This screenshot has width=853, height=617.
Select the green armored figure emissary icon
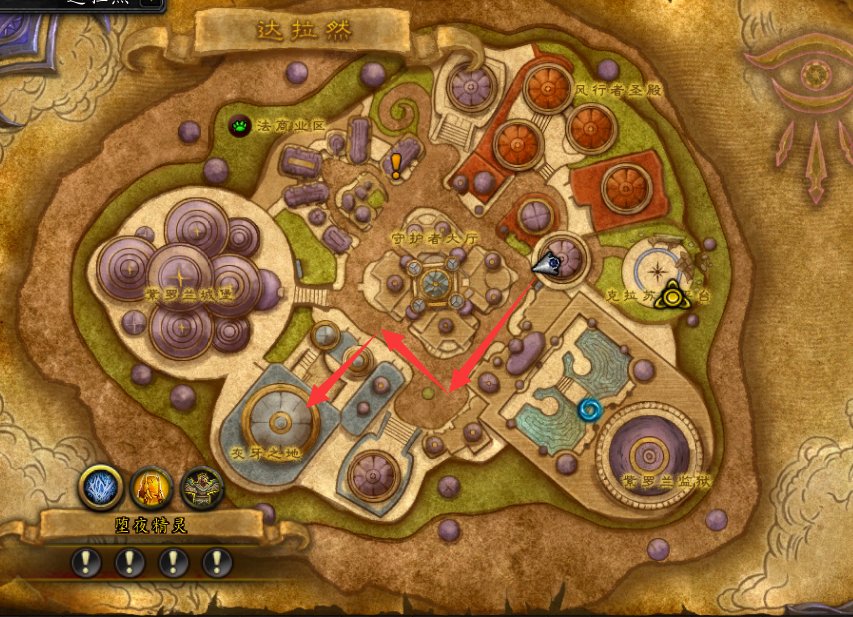[202, 487]
